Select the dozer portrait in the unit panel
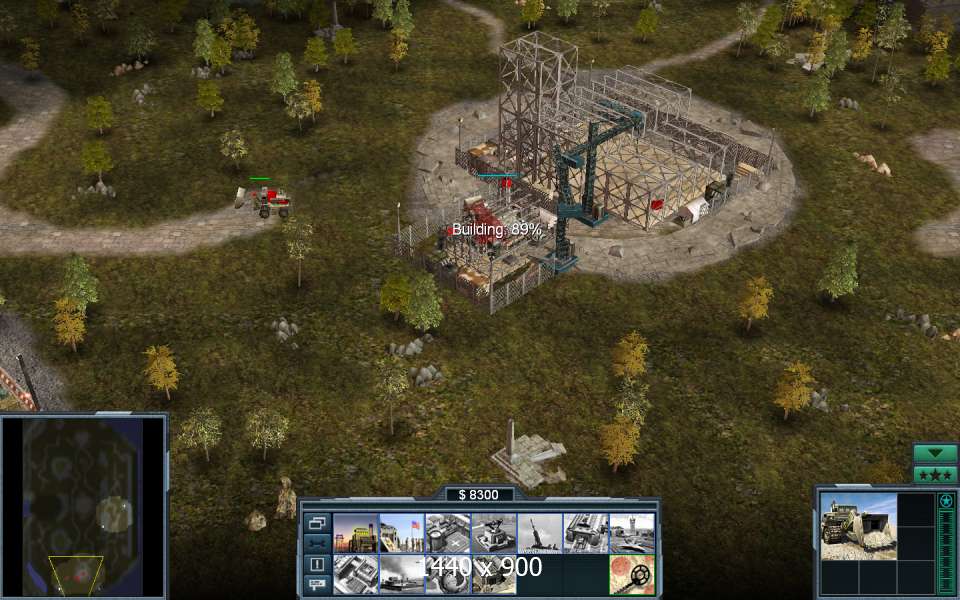The width and height of the screenshot is (960, 600). point(858,526)
